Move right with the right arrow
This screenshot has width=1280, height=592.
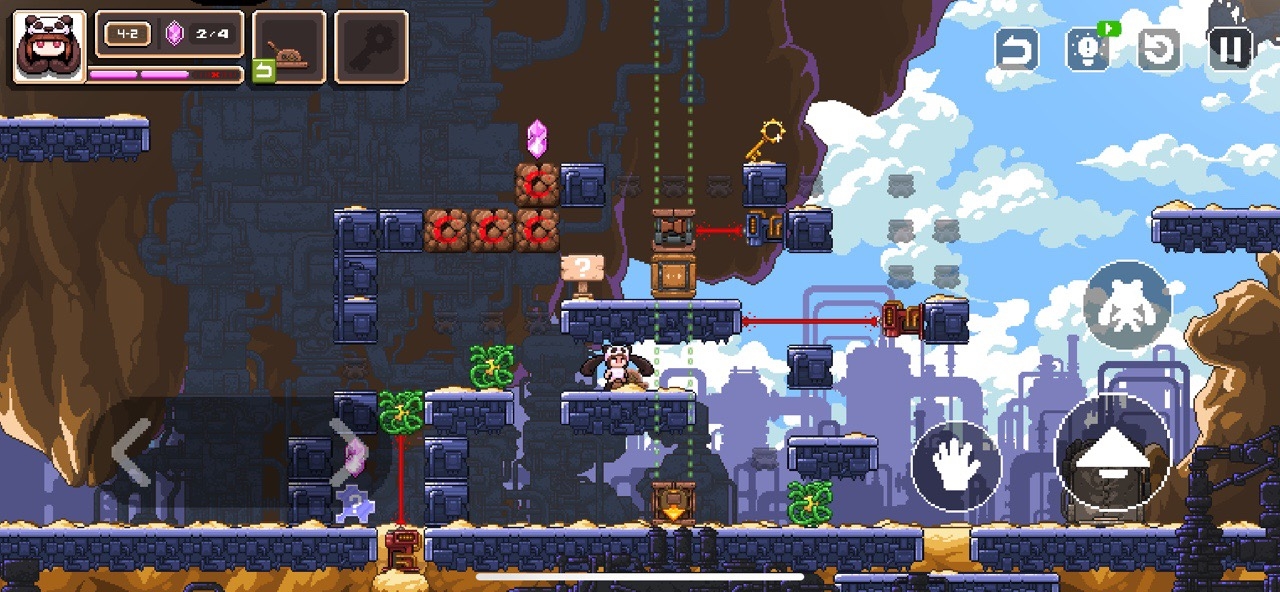click(345, 450)
